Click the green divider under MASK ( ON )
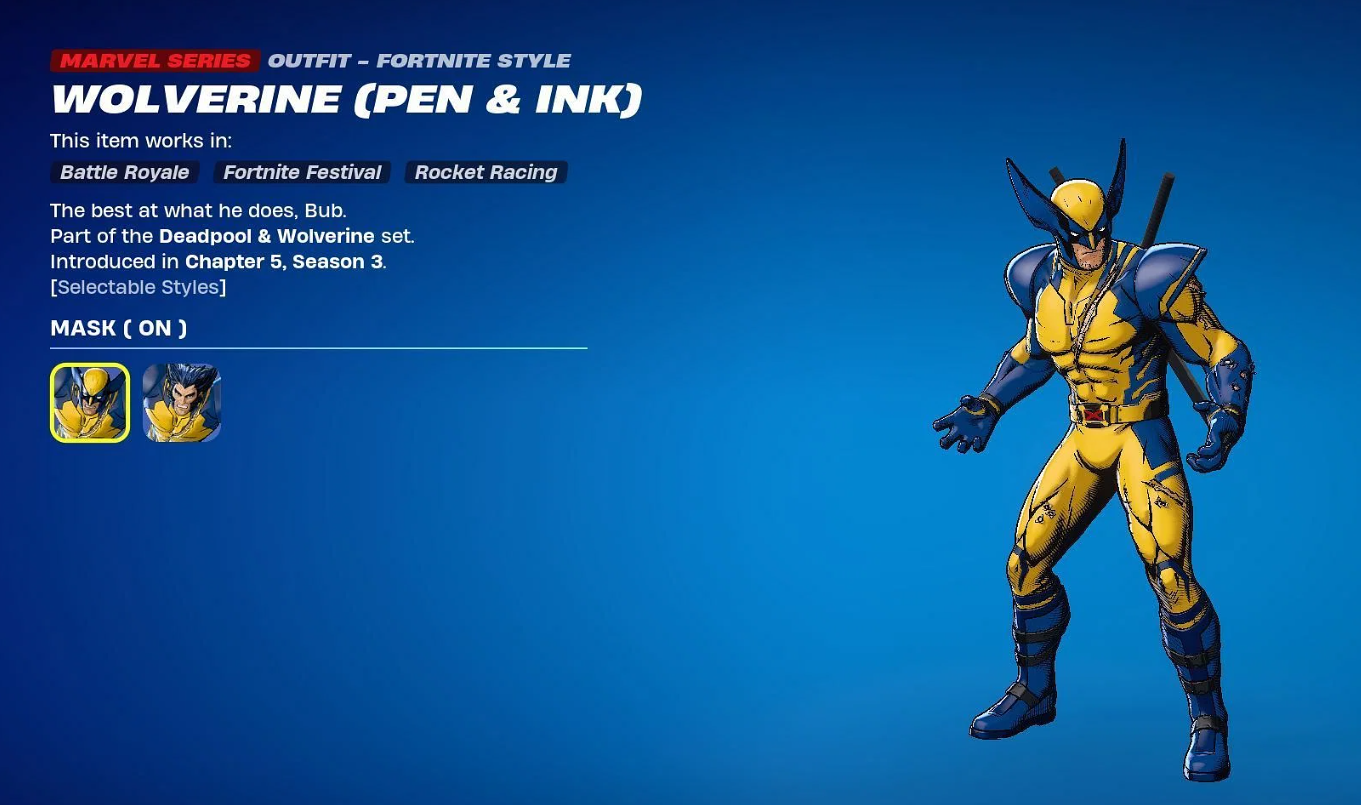 pos(318,349)
